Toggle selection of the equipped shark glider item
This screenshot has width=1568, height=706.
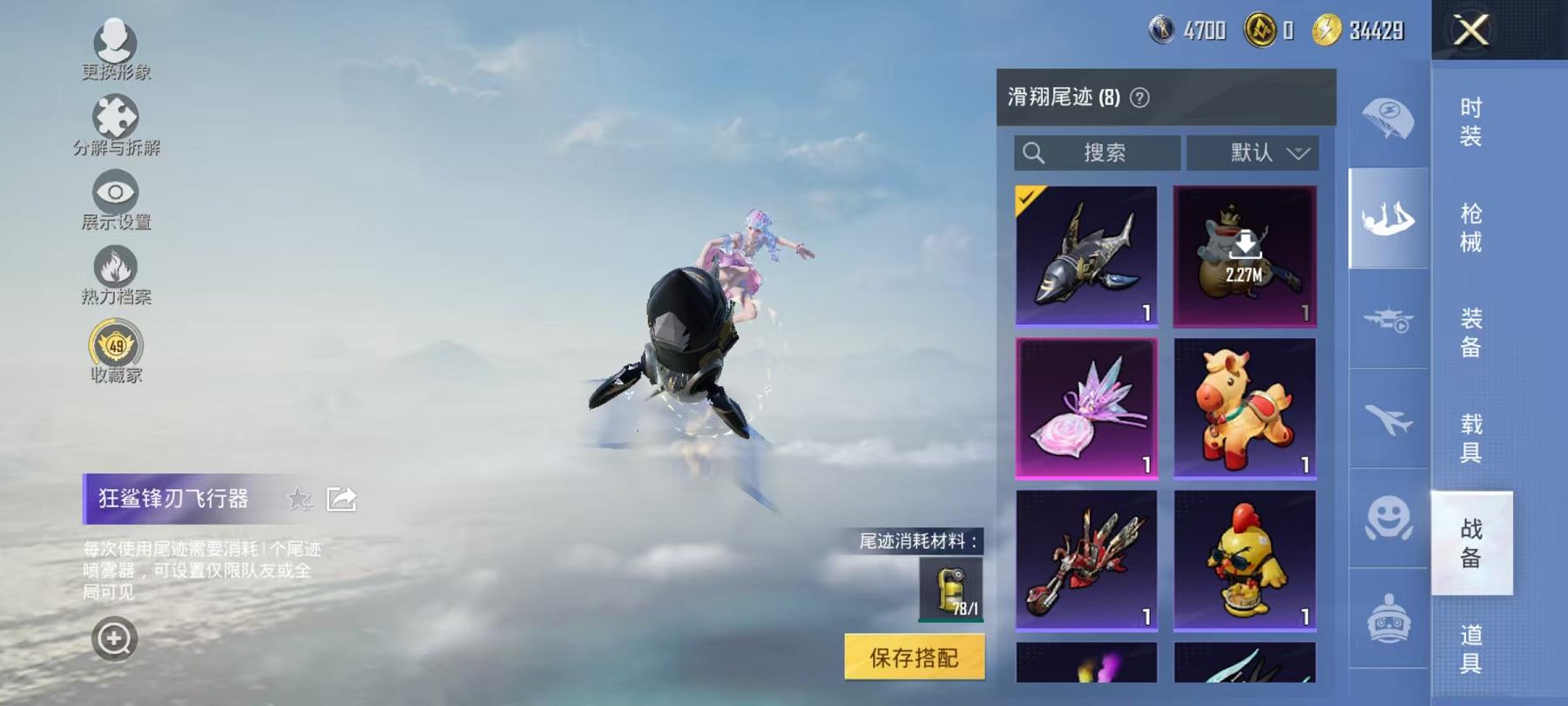click(1087, 253)
